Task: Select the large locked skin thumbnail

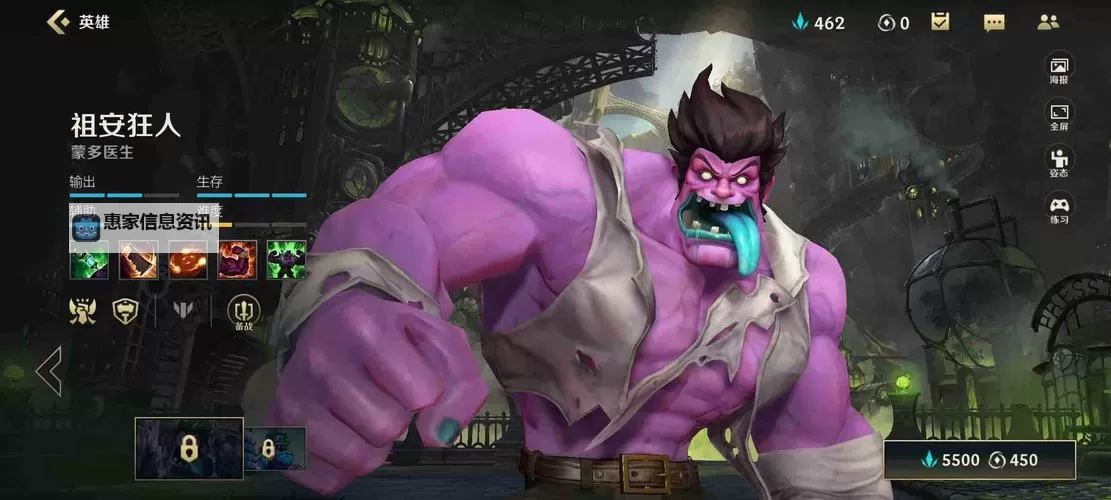Action: click(x=189, y=449)
